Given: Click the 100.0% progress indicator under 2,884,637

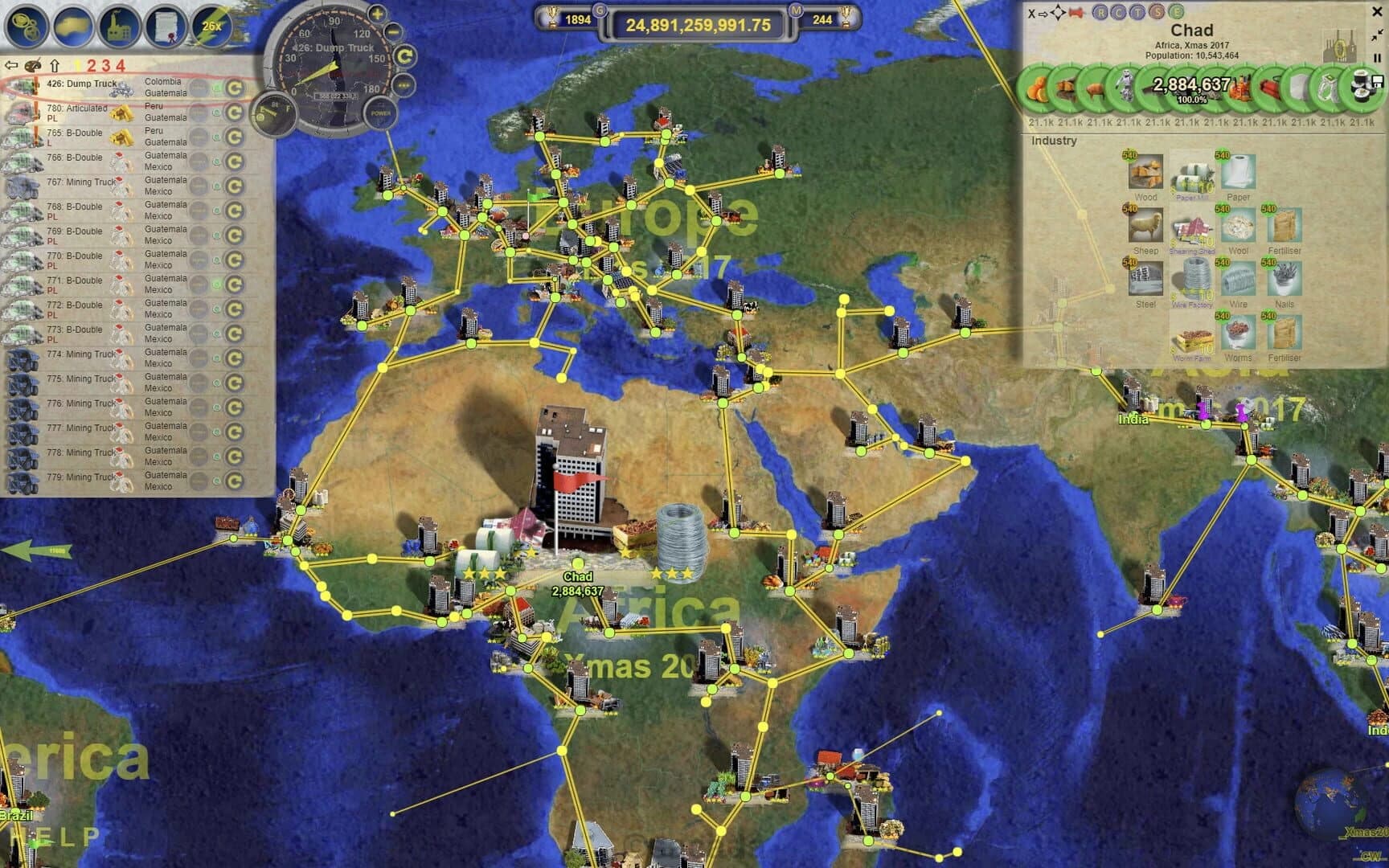Looking at the screenshot, I should click(x=1191, y=98).
